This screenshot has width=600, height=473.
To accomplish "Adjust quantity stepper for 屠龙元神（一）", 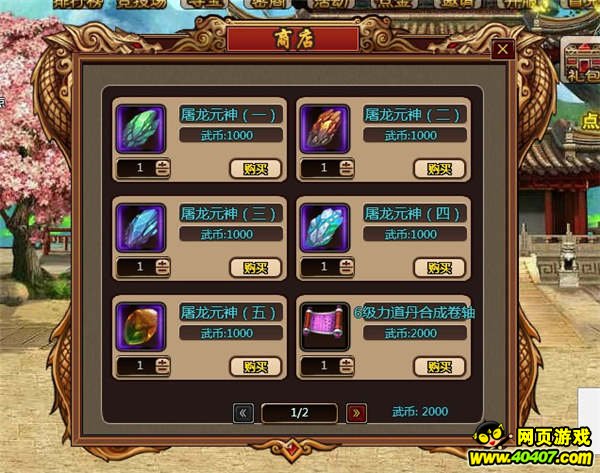I will (x=163, y=169).
